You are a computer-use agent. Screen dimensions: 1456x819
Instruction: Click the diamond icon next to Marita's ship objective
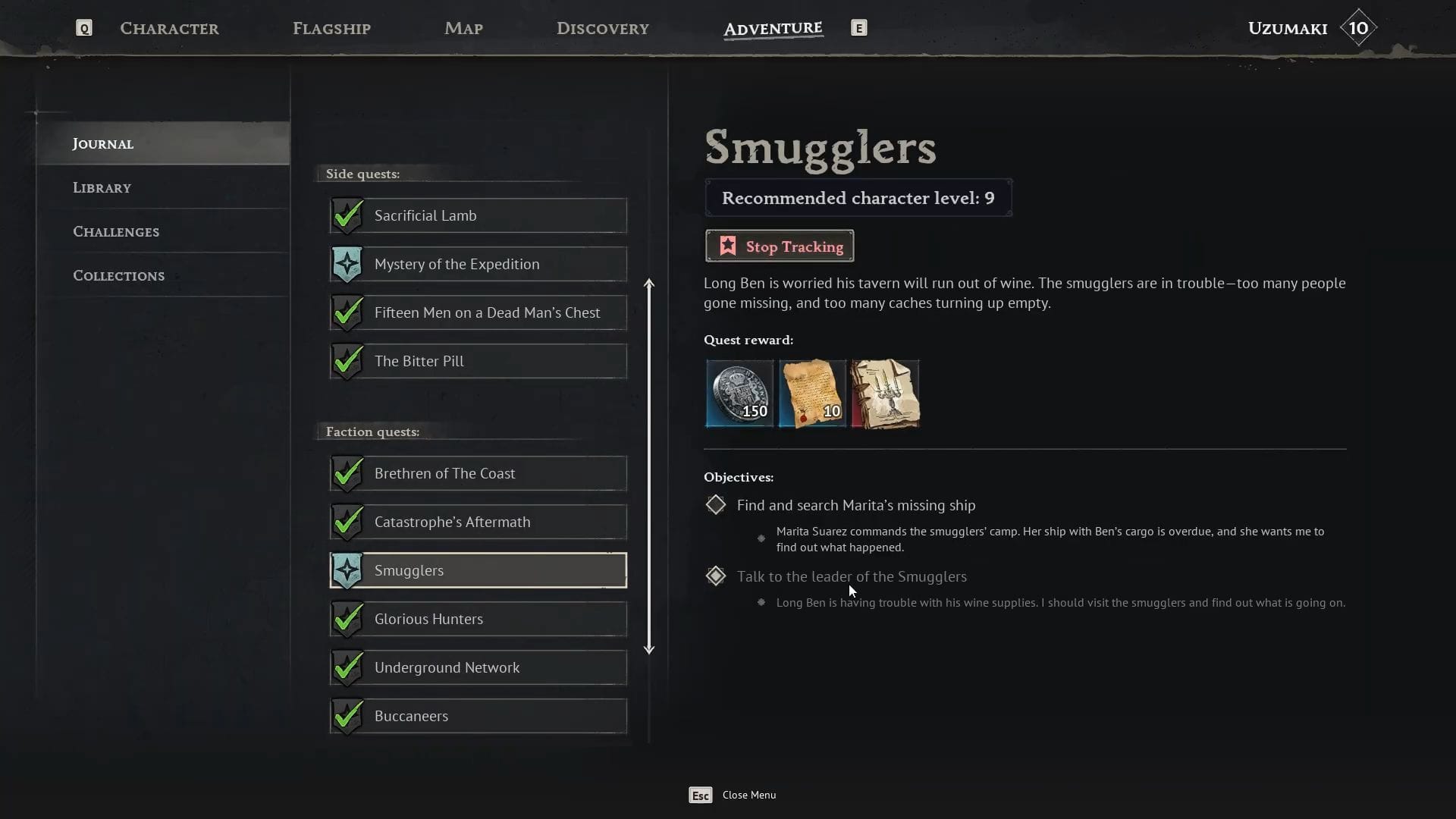coord(715,504)
